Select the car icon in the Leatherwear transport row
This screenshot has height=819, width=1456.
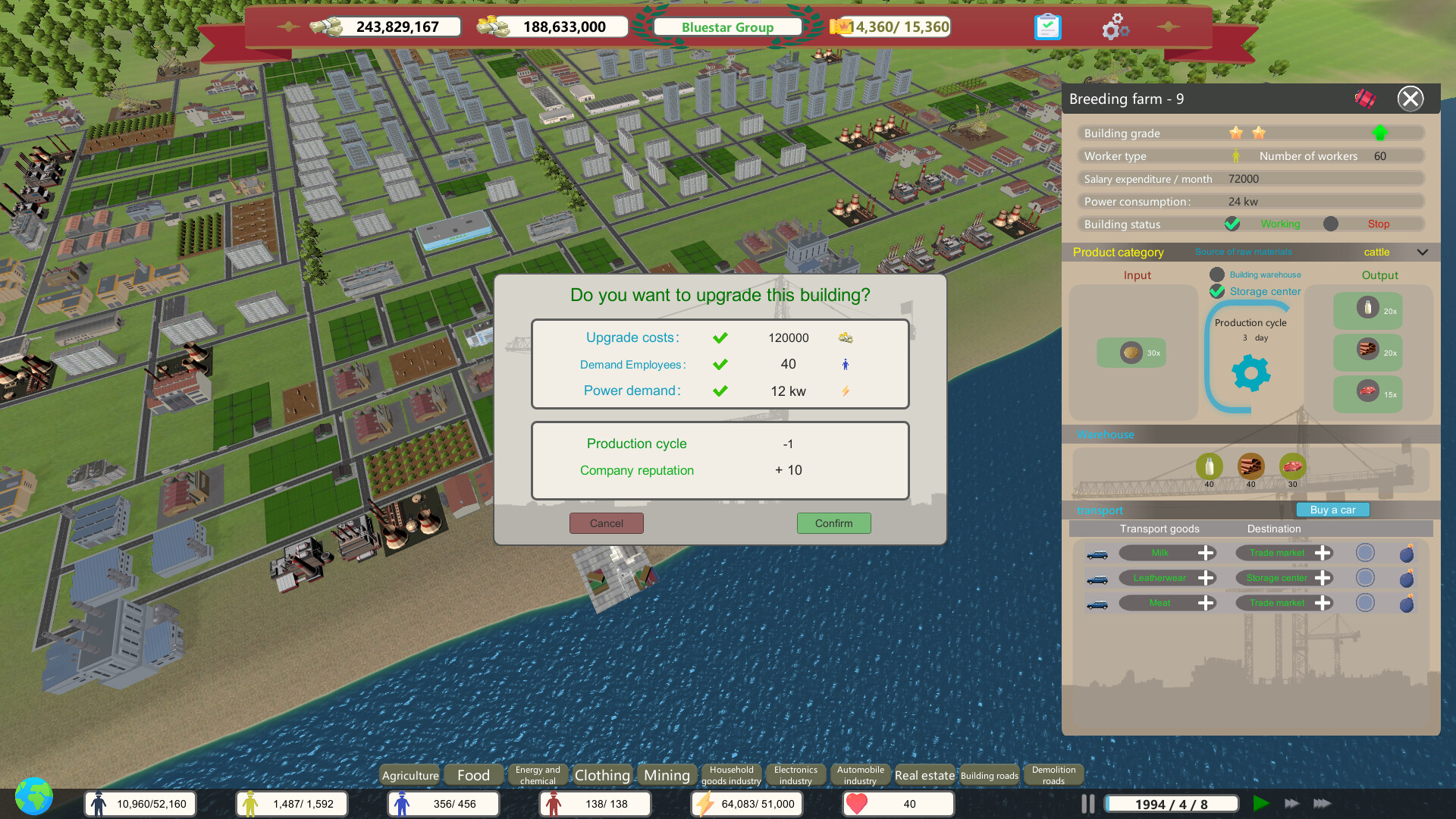click(x=1099, y=578)
